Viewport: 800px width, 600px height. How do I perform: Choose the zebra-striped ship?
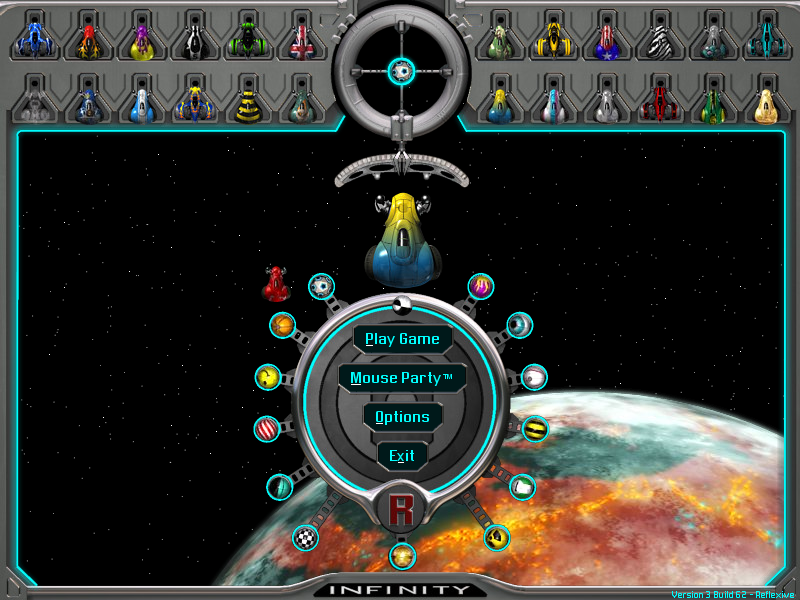pyautogui.click(x=660, y=42)
